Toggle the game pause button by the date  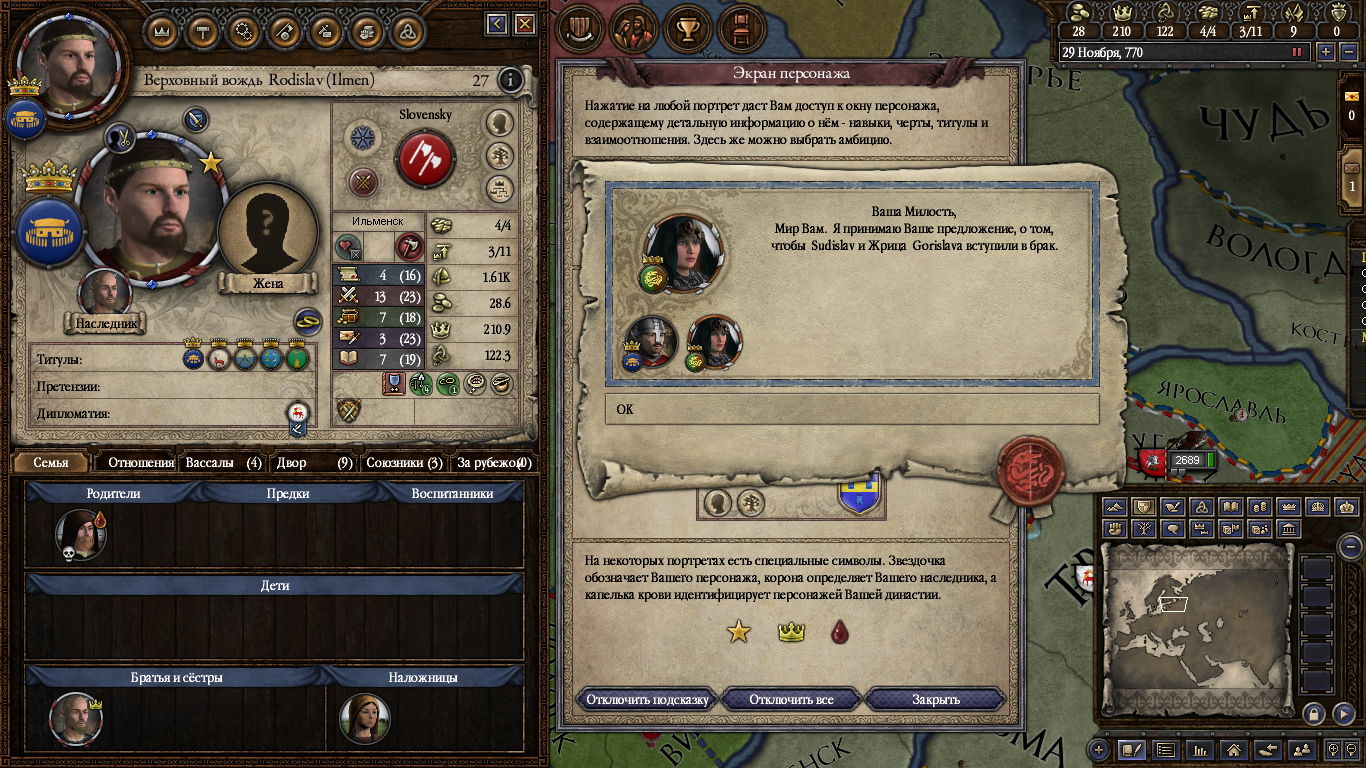pyautogui.click(x=1298, y=52)
